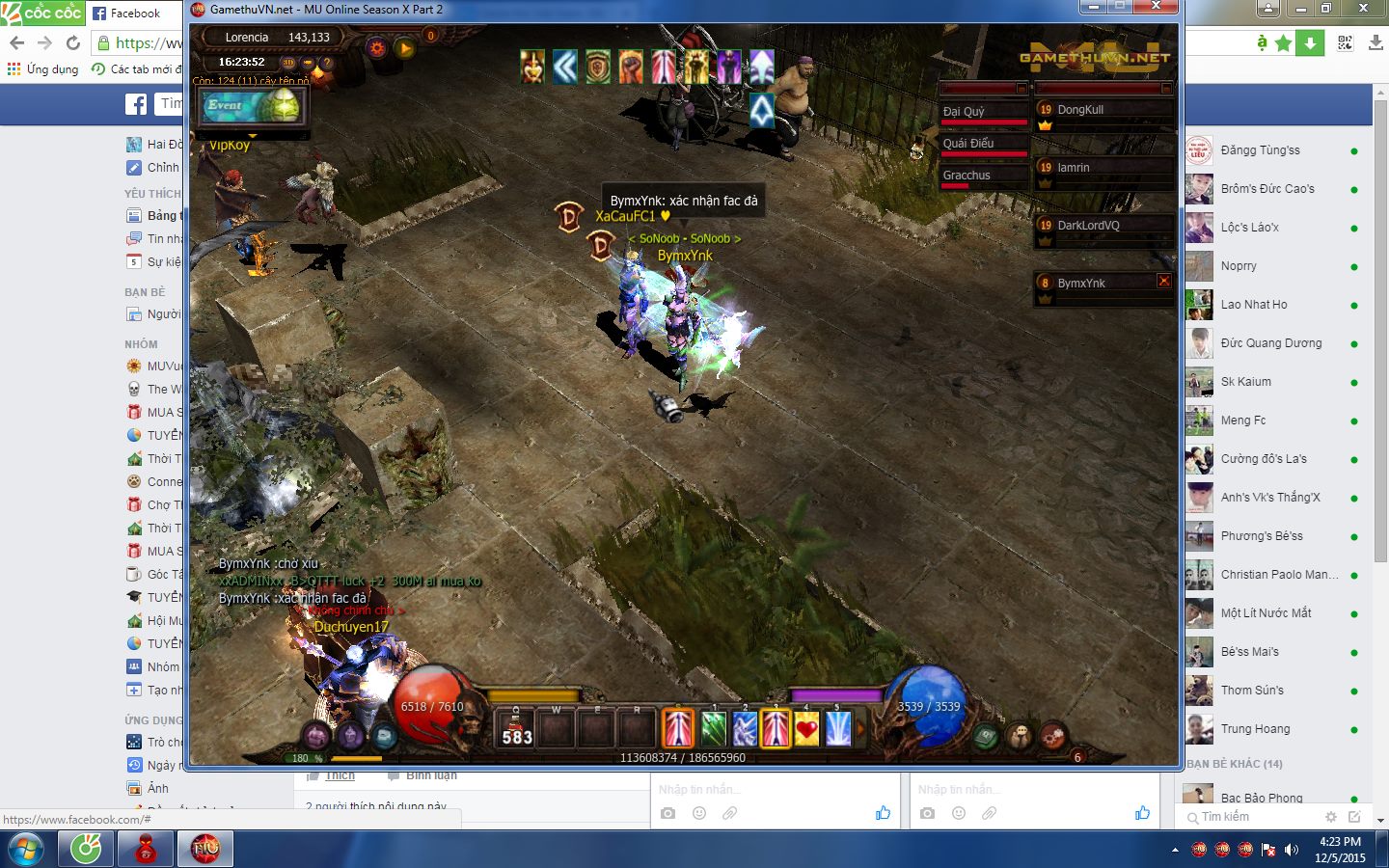Click the red X on the BymxYnk row
The height and width of the screenshot is (868, 1389).
point(1164,281)
